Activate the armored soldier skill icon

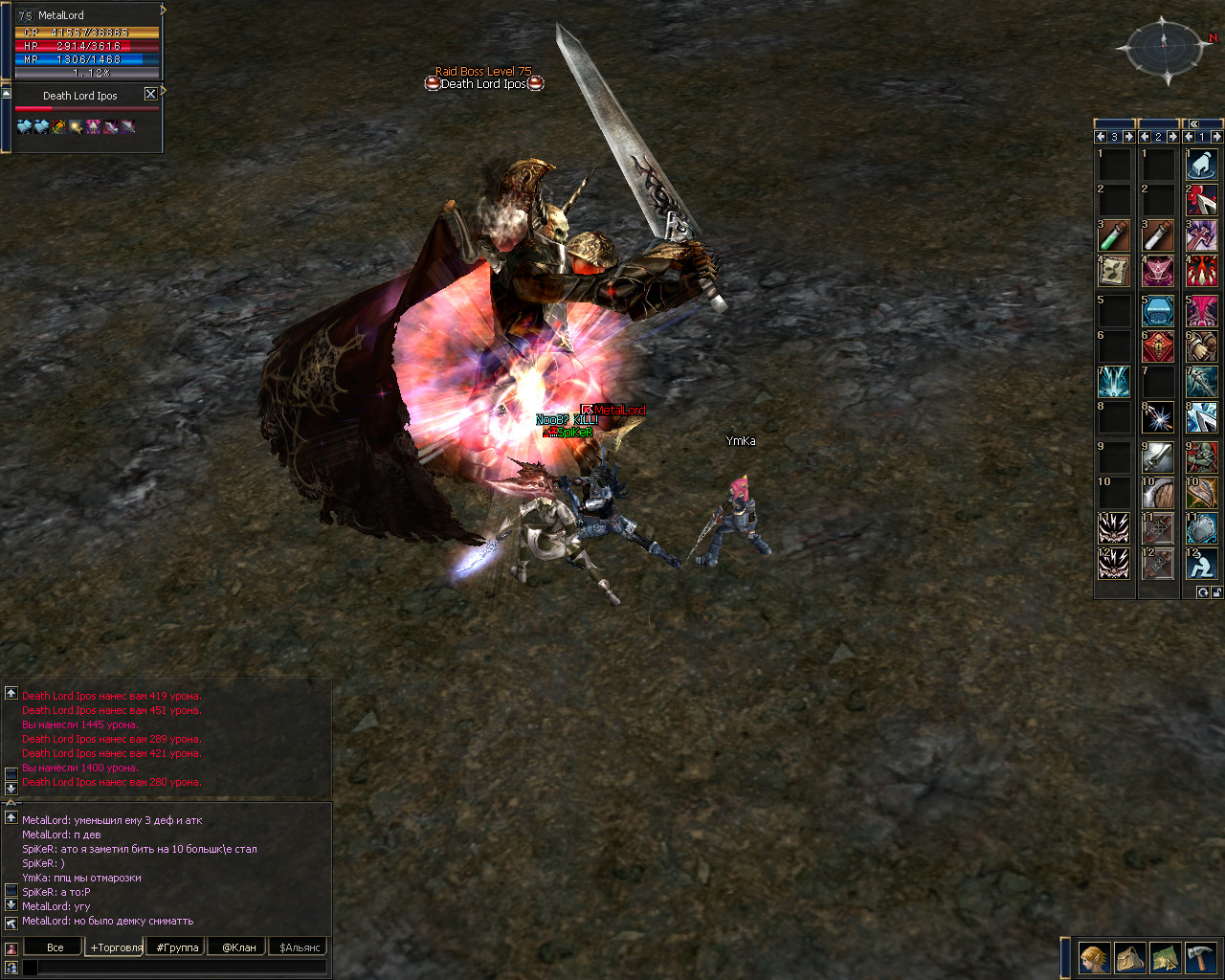pos(1201,457)
